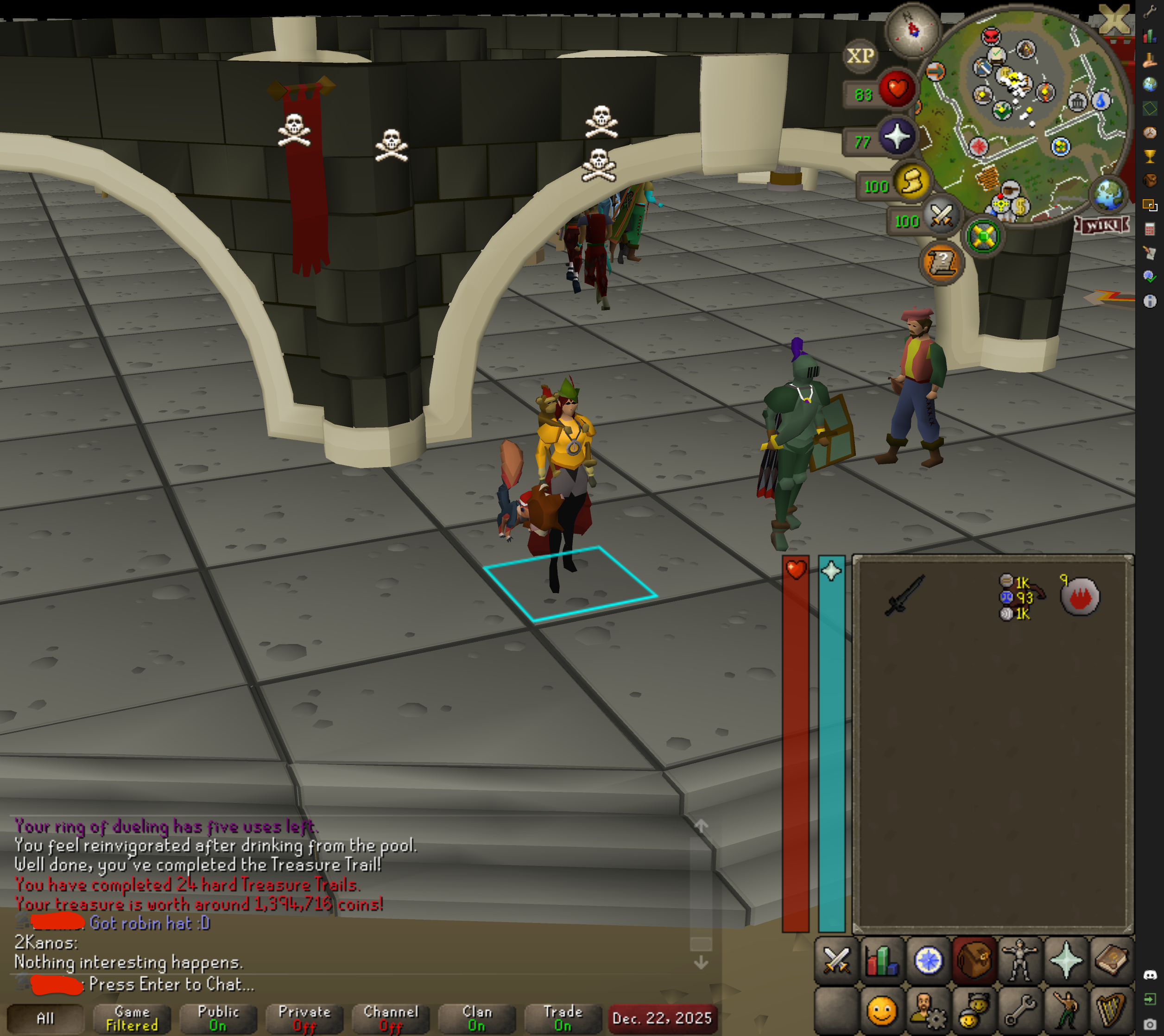This screenshot has width=1164, height=1036.
Task: Activate quick prayers via the prayer orb
Action: coord(897,137)
